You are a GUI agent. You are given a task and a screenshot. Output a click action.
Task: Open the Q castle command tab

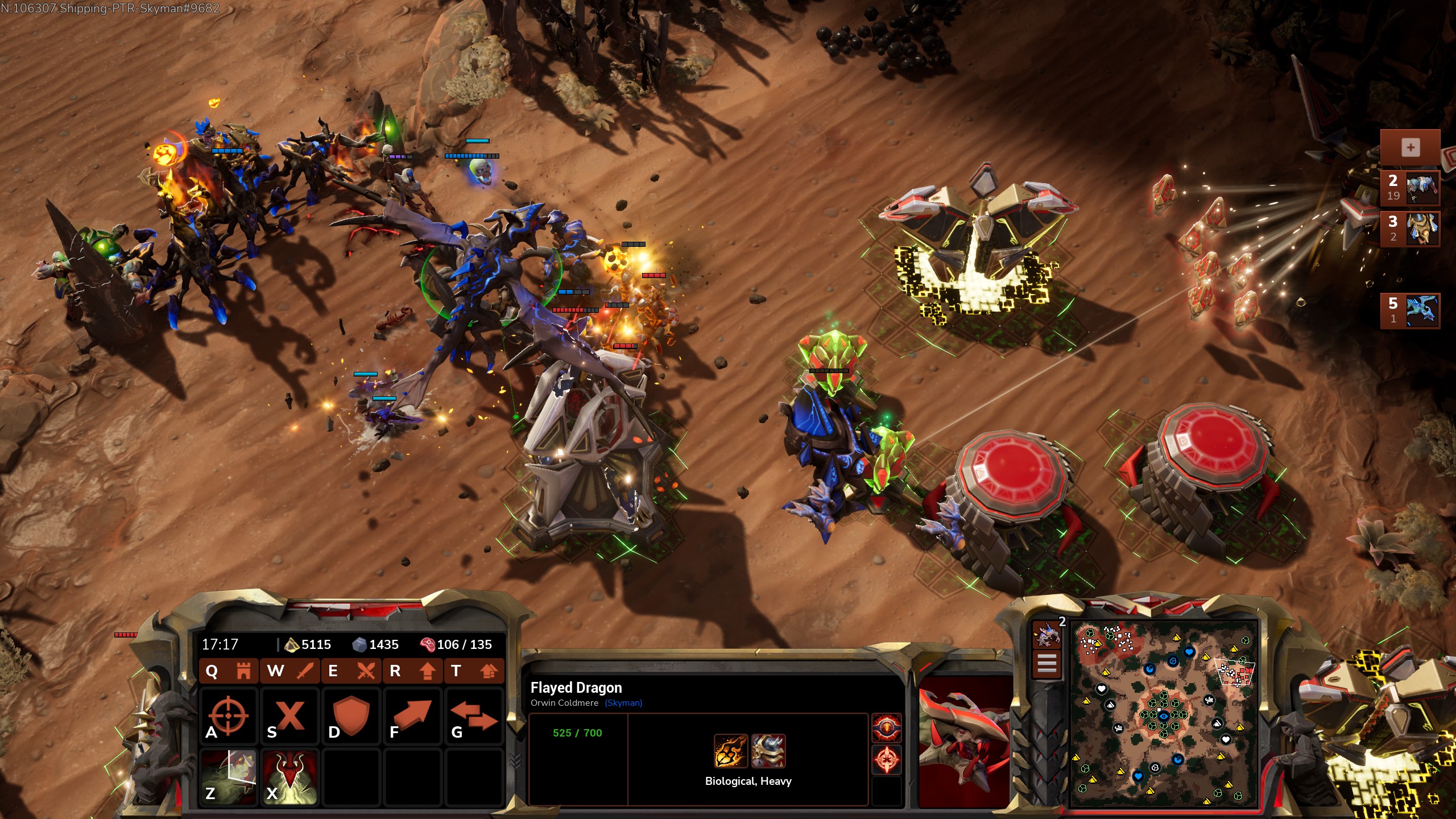pos(228,671)
